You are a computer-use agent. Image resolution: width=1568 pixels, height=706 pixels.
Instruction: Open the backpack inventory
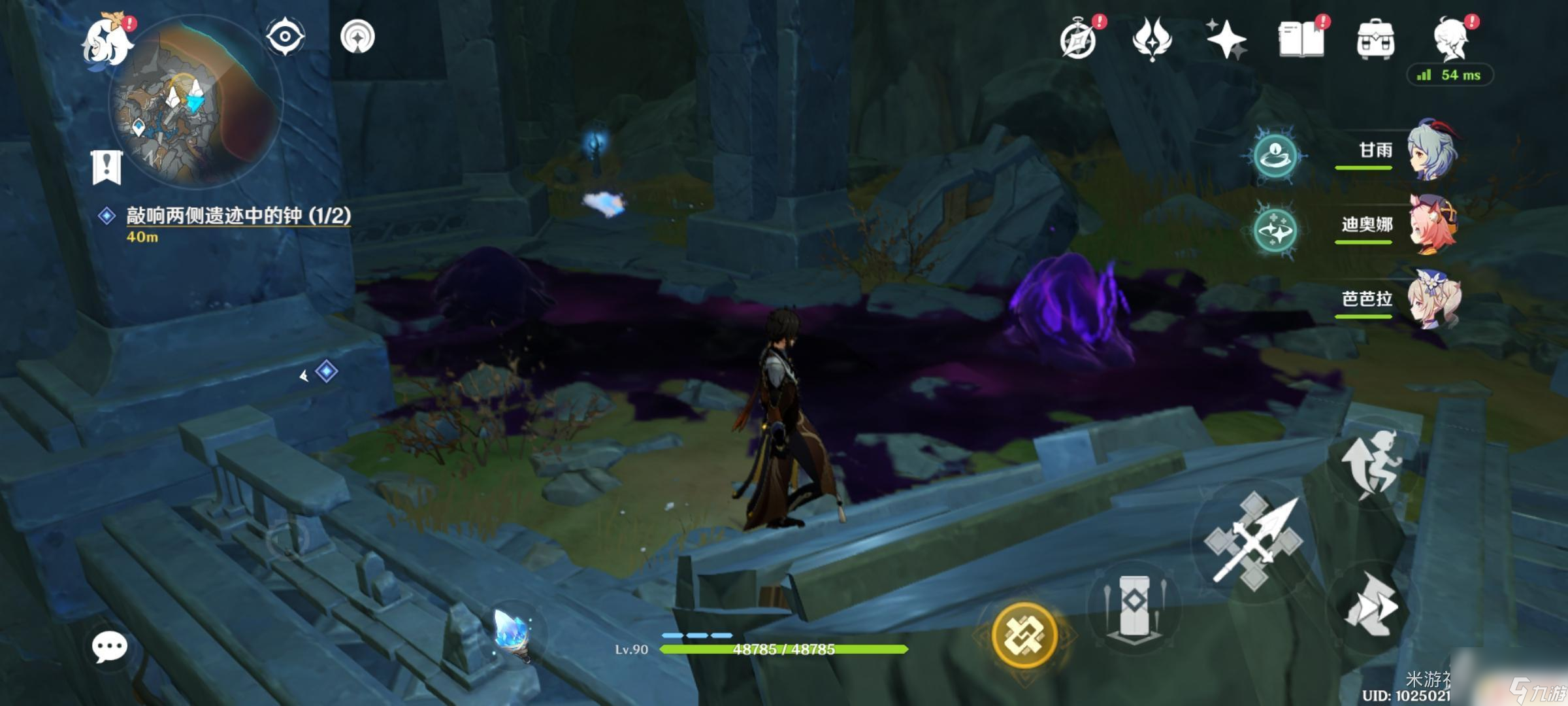click(x=1375, y=39)
